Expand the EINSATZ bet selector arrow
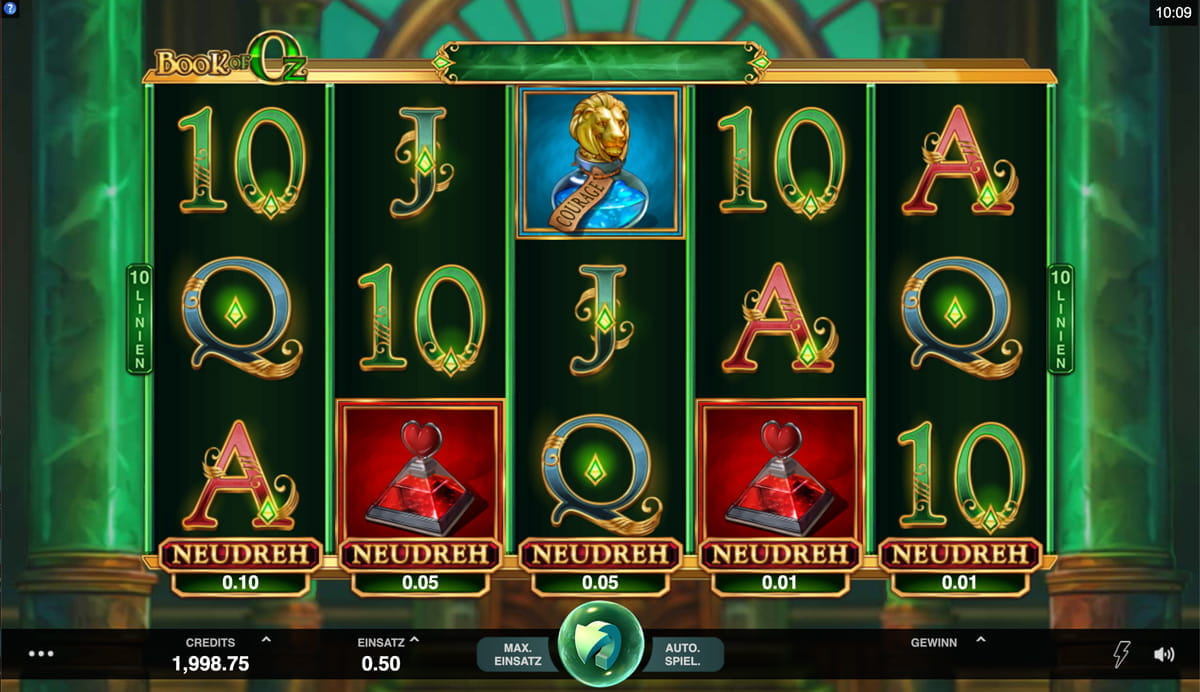 point(414,640)
